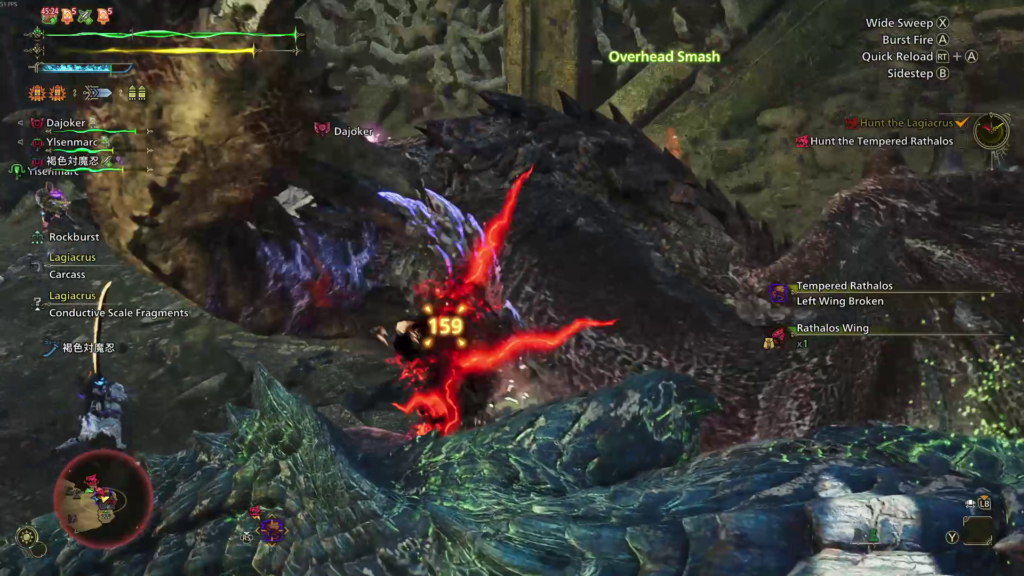Click the Left Wing Broken notification
Image resolution: width=1024 pixels, height=576 pixels.
coord(839,301)
